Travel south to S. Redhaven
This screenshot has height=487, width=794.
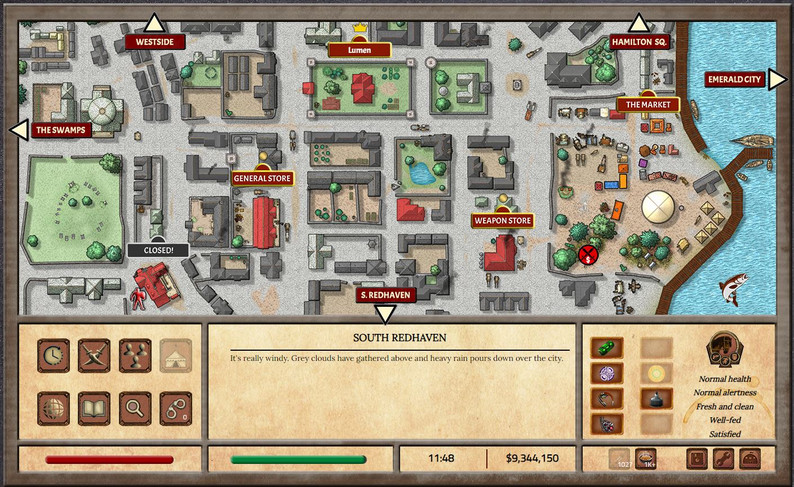pyautogui.click(x=385, y=295)
